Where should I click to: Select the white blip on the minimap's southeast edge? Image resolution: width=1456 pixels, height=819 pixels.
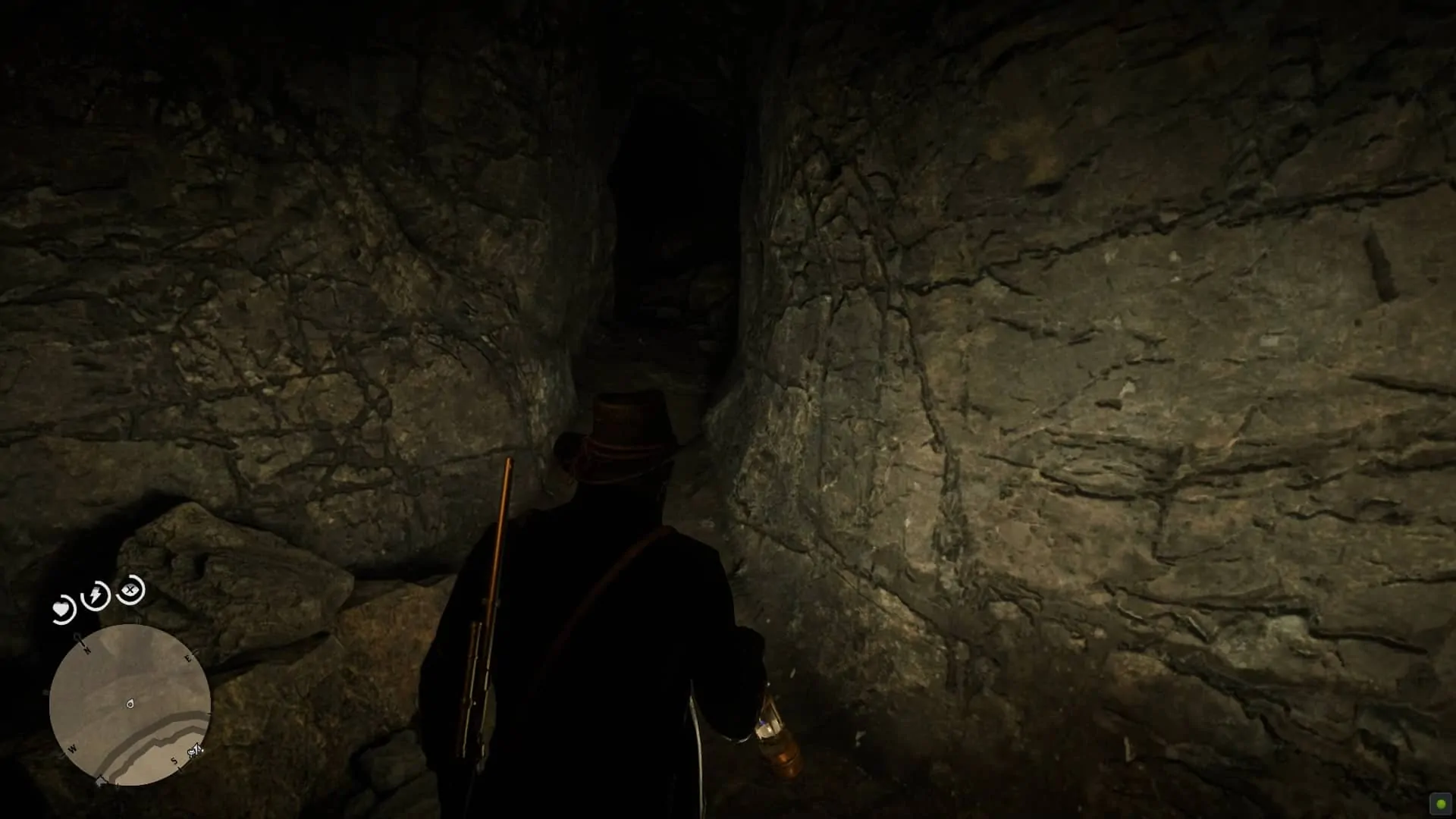tap(195, 751)
